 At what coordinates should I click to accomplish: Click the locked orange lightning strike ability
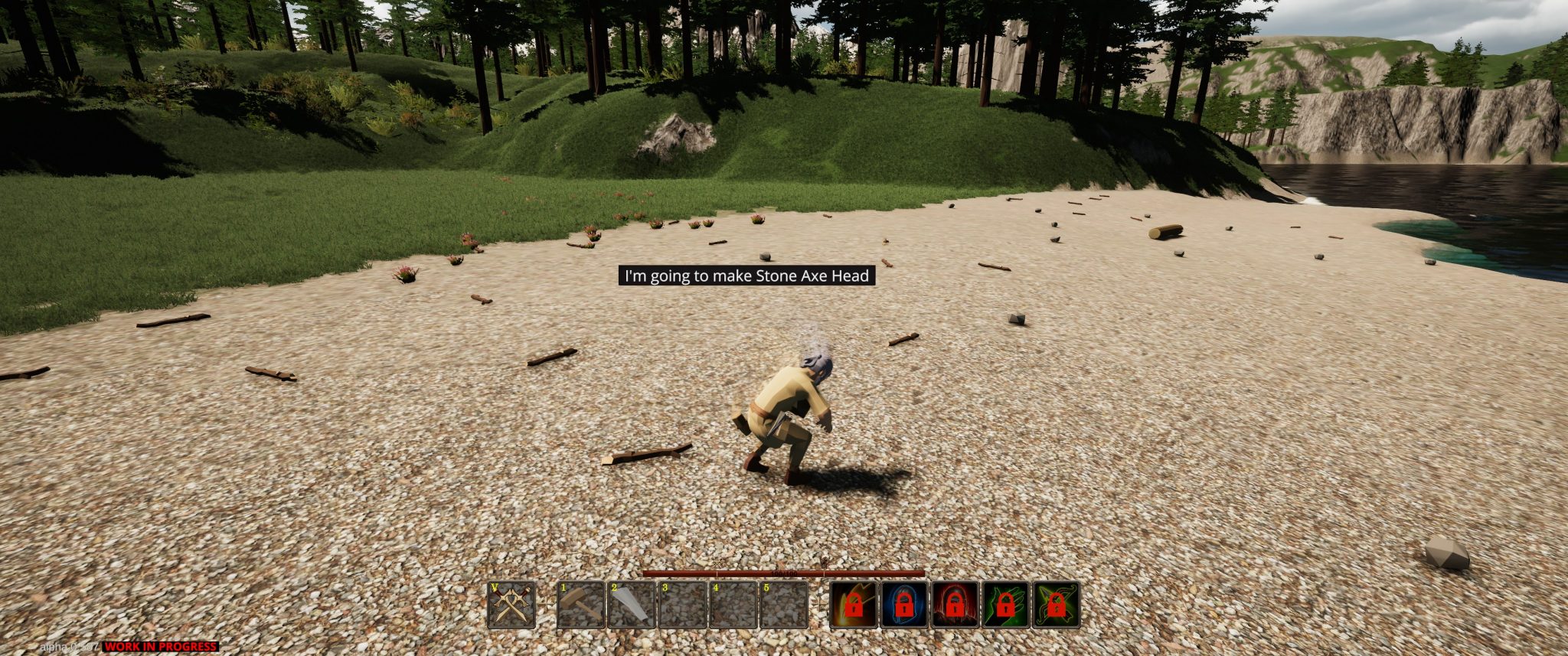point(854,605)
